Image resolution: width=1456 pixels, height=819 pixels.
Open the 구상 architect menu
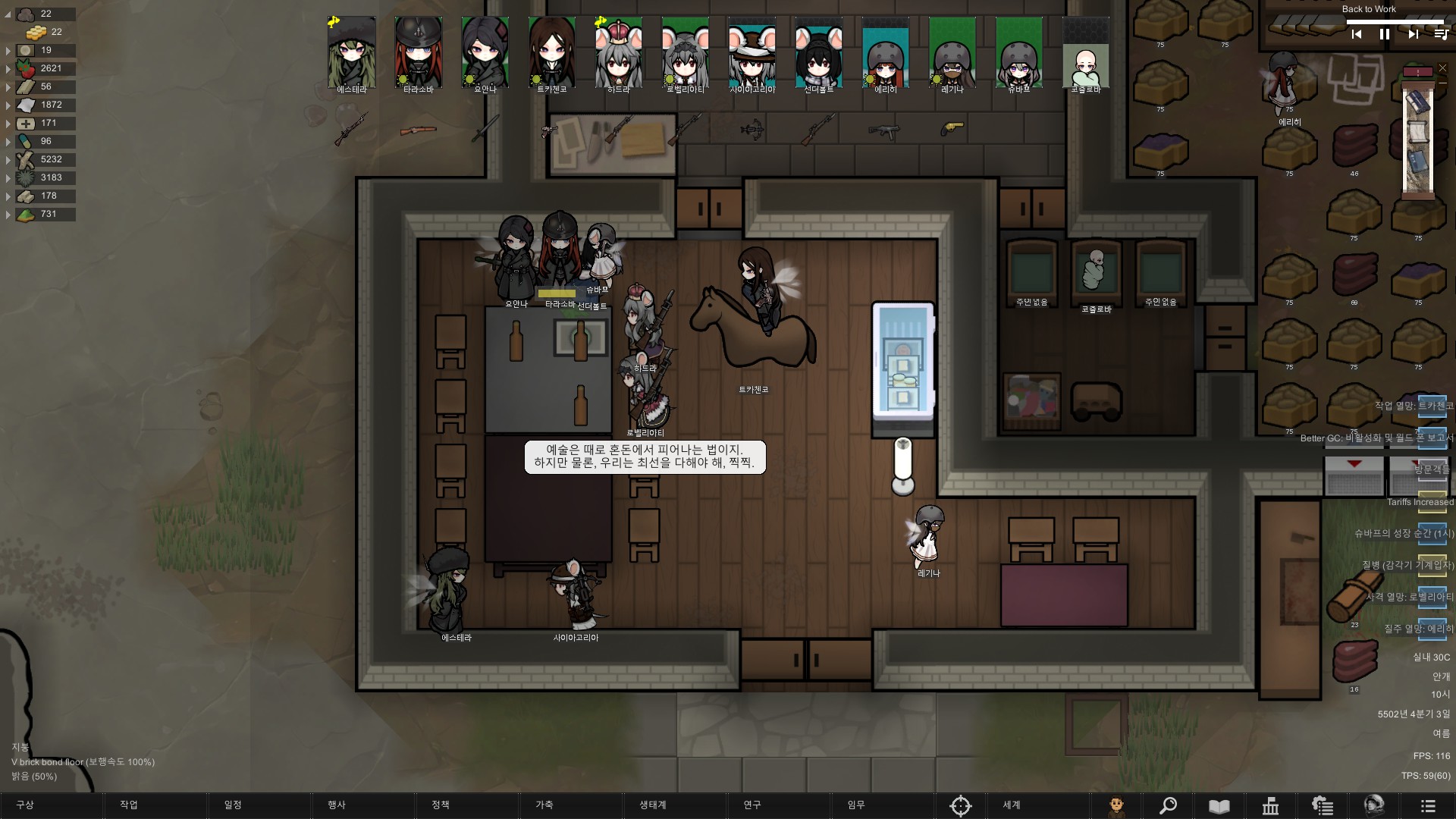point(26,805)
